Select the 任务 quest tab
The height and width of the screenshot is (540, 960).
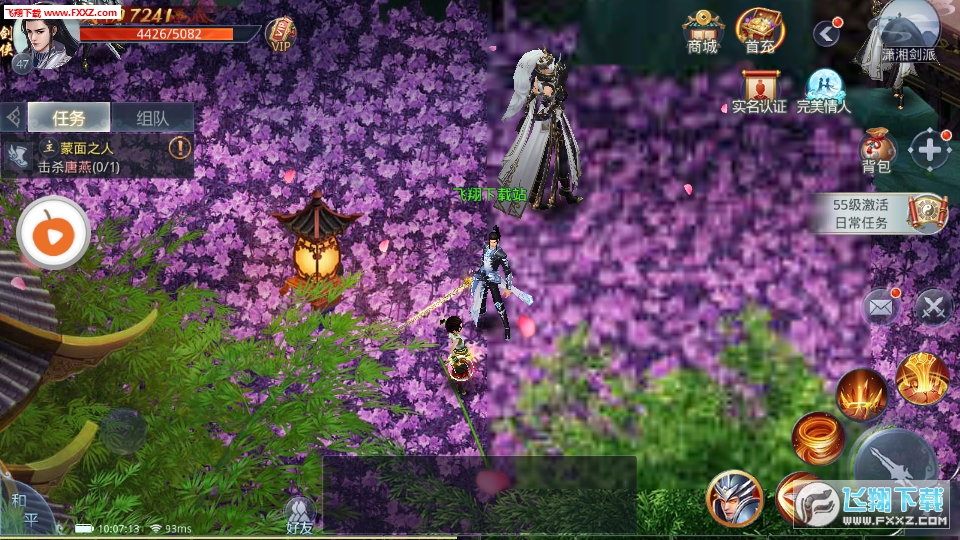click(69, 117)
